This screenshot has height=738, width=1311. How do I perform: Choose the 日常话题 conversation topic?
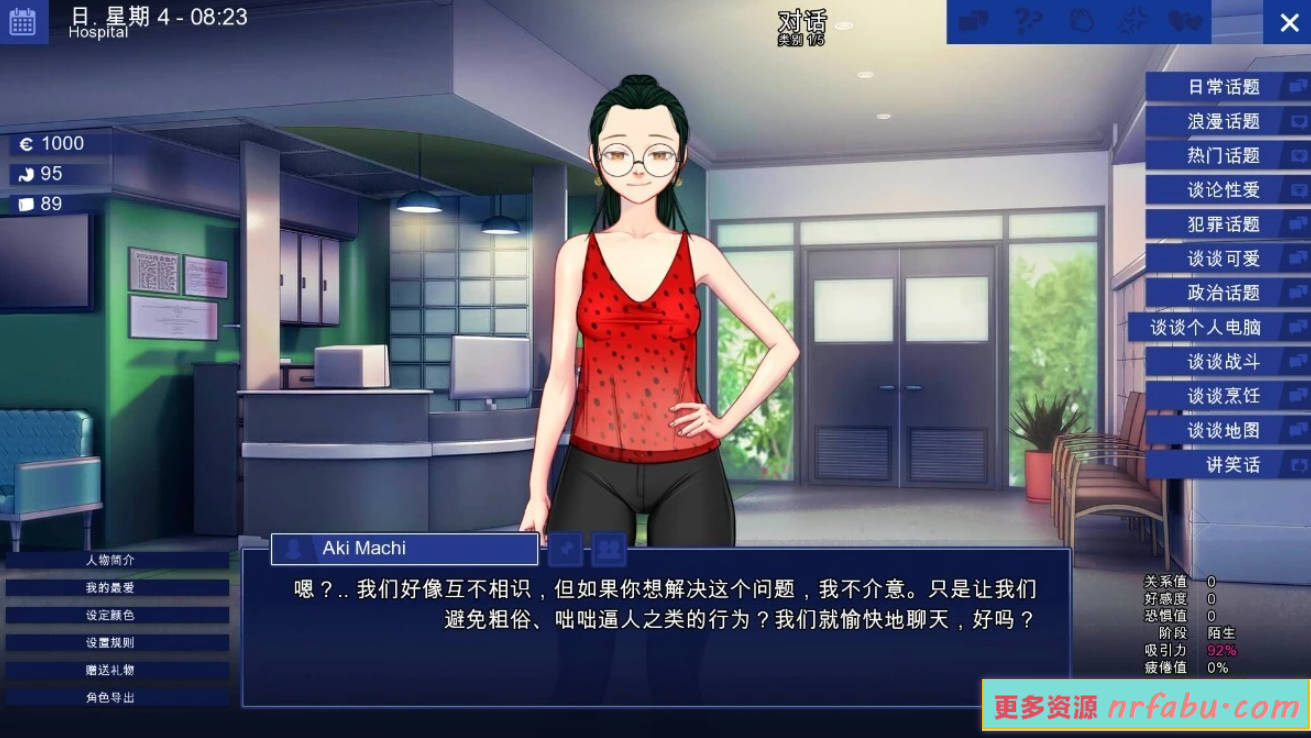pos(1227,87)
